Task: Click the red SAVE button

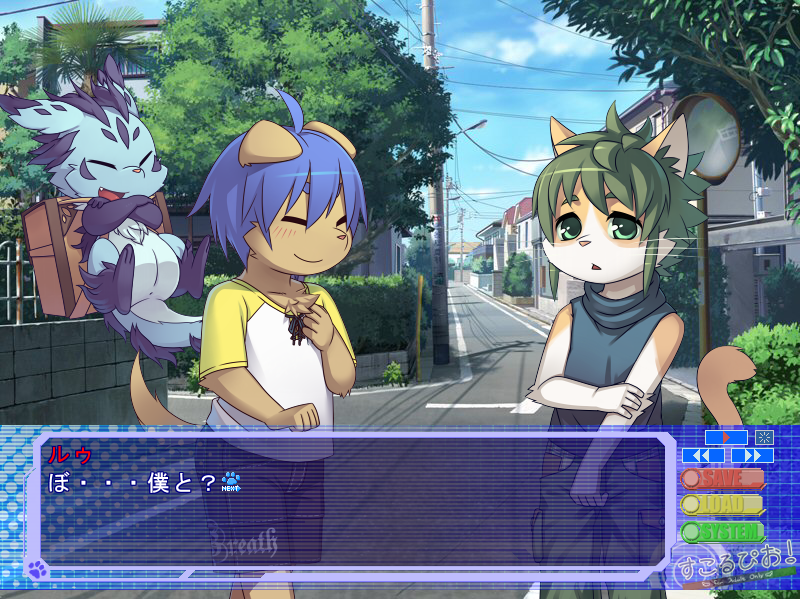Action: pos(723,479)
